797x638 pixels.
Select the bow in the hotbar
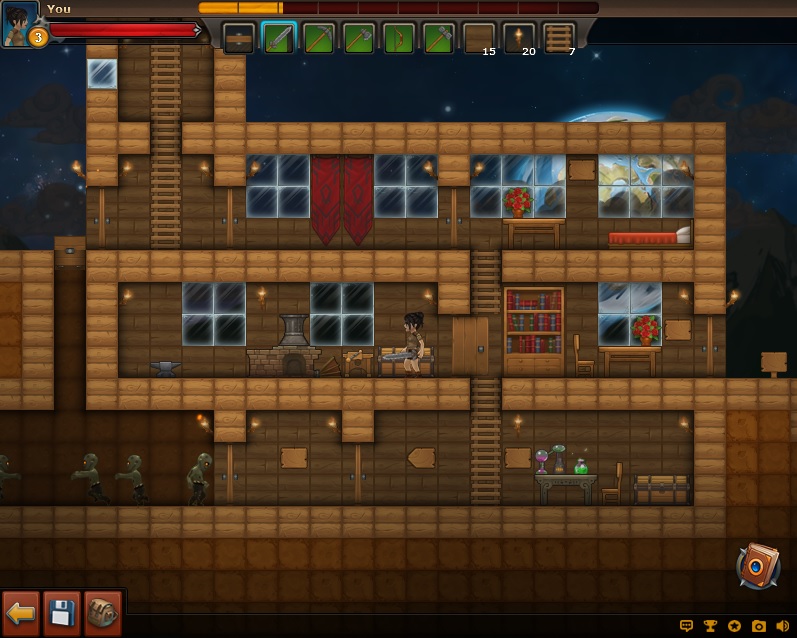coord(399,38)
